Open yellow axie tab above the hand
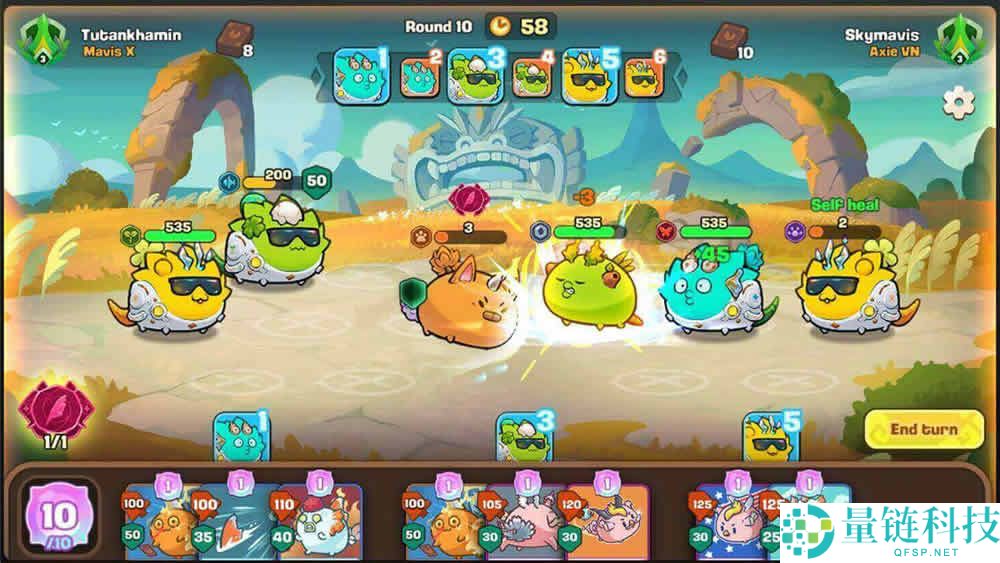 (x=771, y=438)
